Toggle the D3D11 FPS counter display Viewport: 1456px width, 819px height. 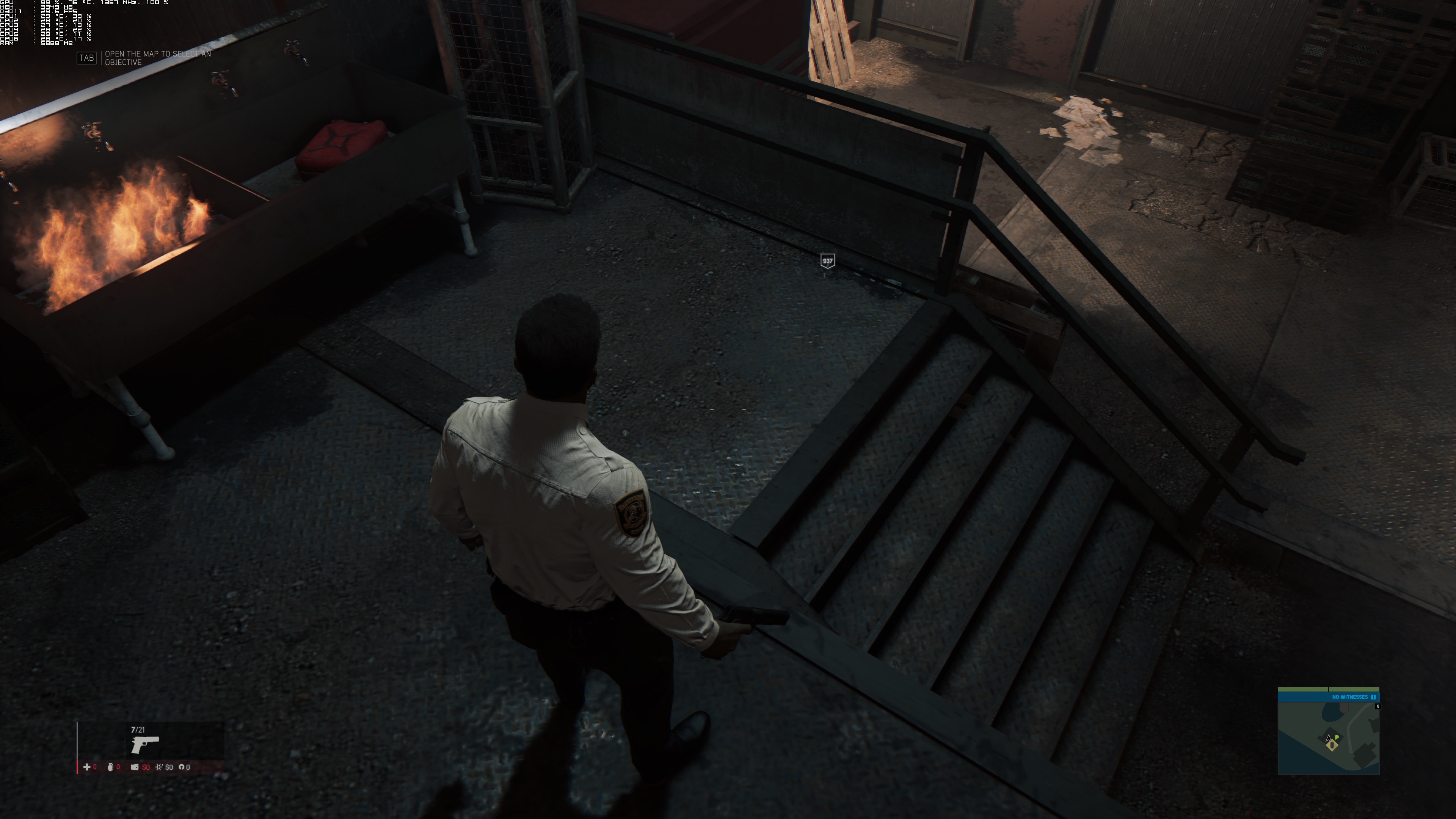pos(38,11)
